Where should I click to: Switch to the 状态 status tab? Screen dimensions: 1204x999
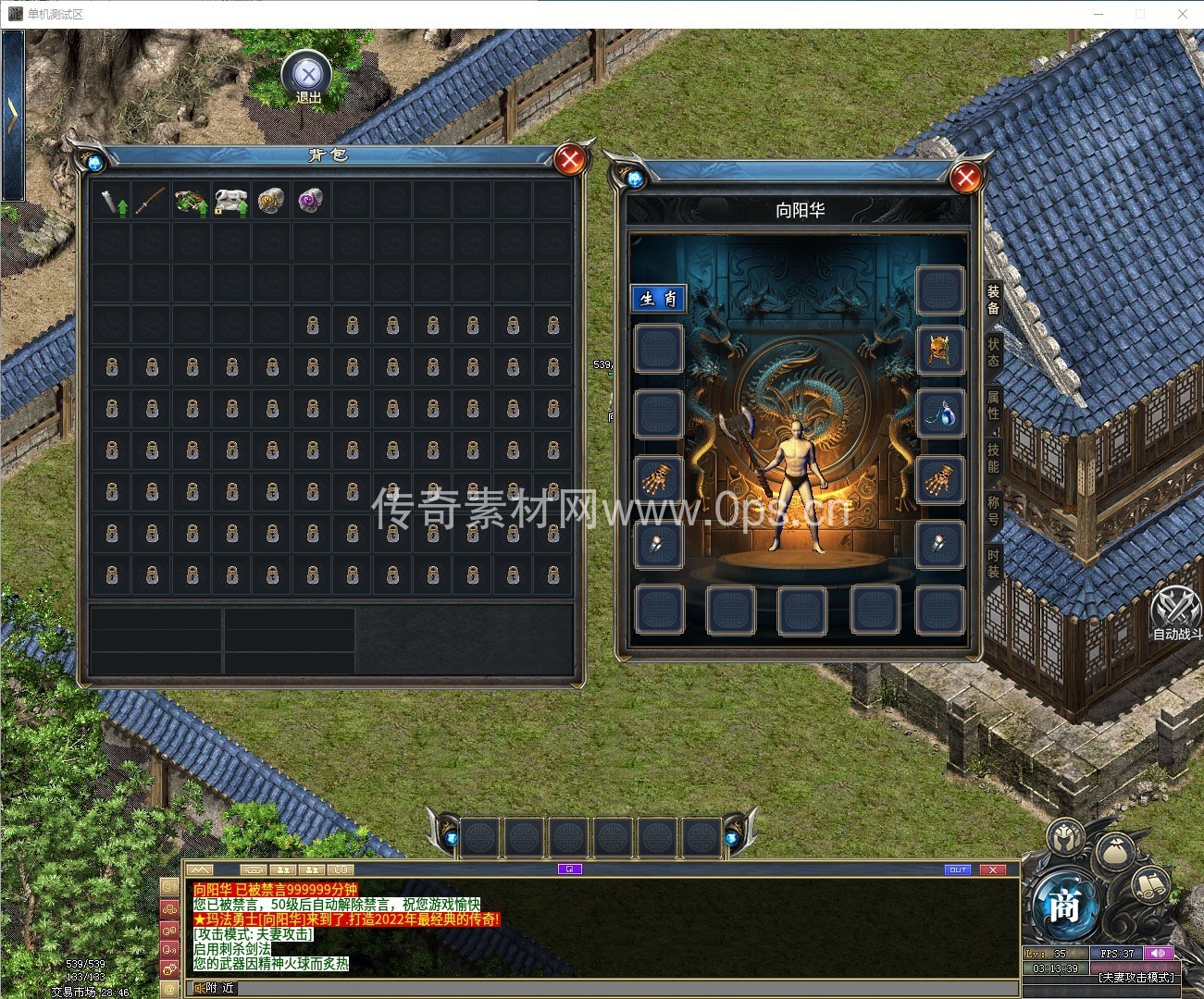[x=993, y=351]
